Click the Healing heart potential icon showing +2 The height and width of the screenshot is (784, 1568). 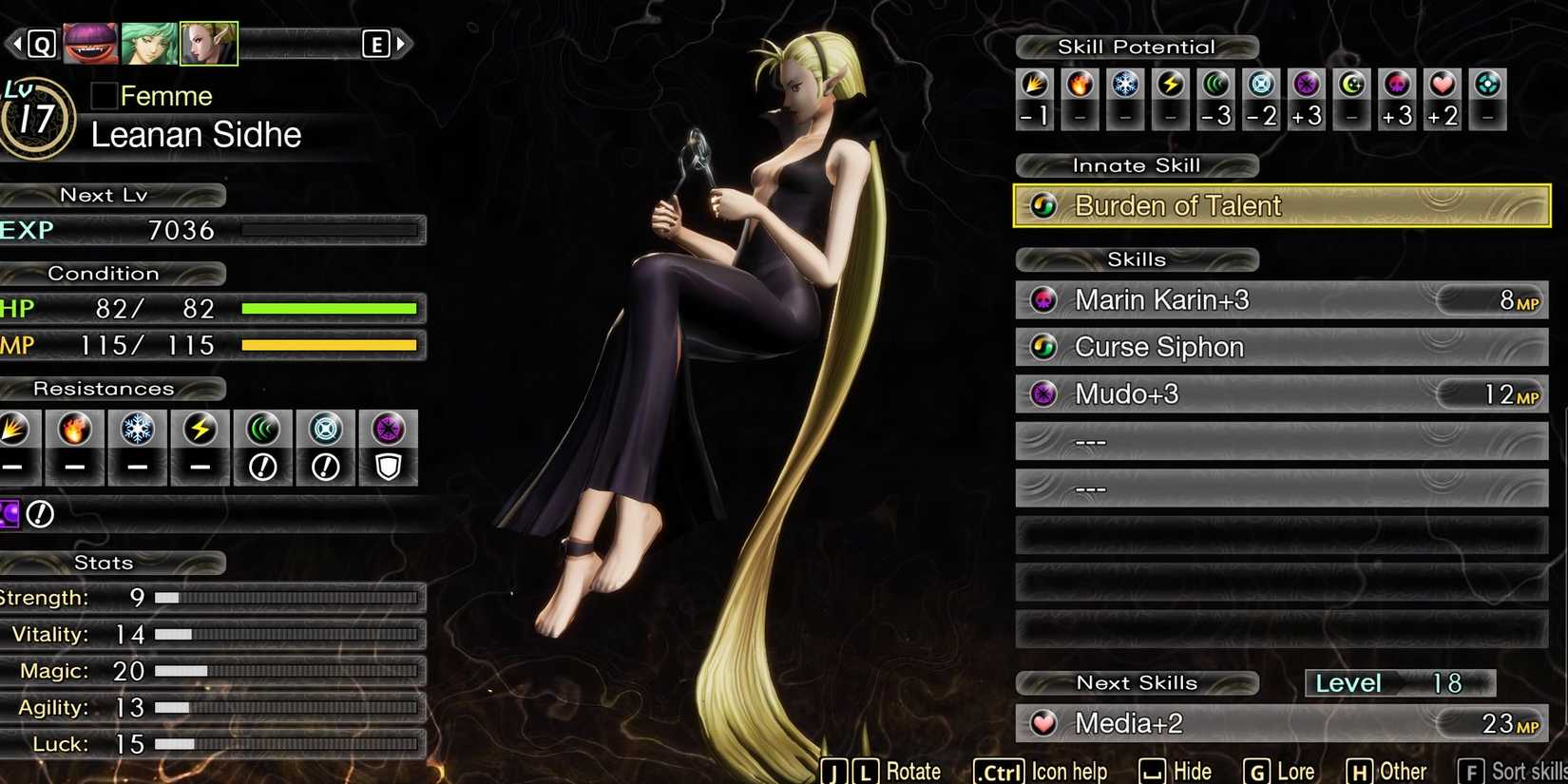pyautogui.click(x=1443, y=86)
